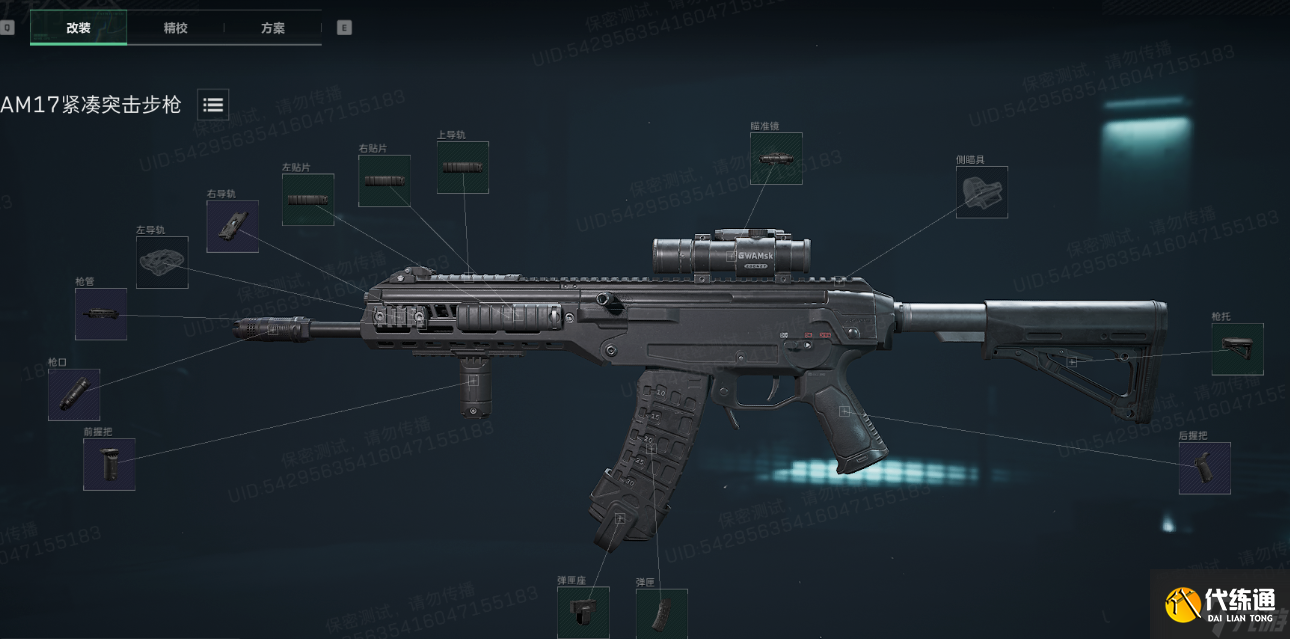
Task: Select the 上导轨 top rail slot
Action: click(463, 167)
